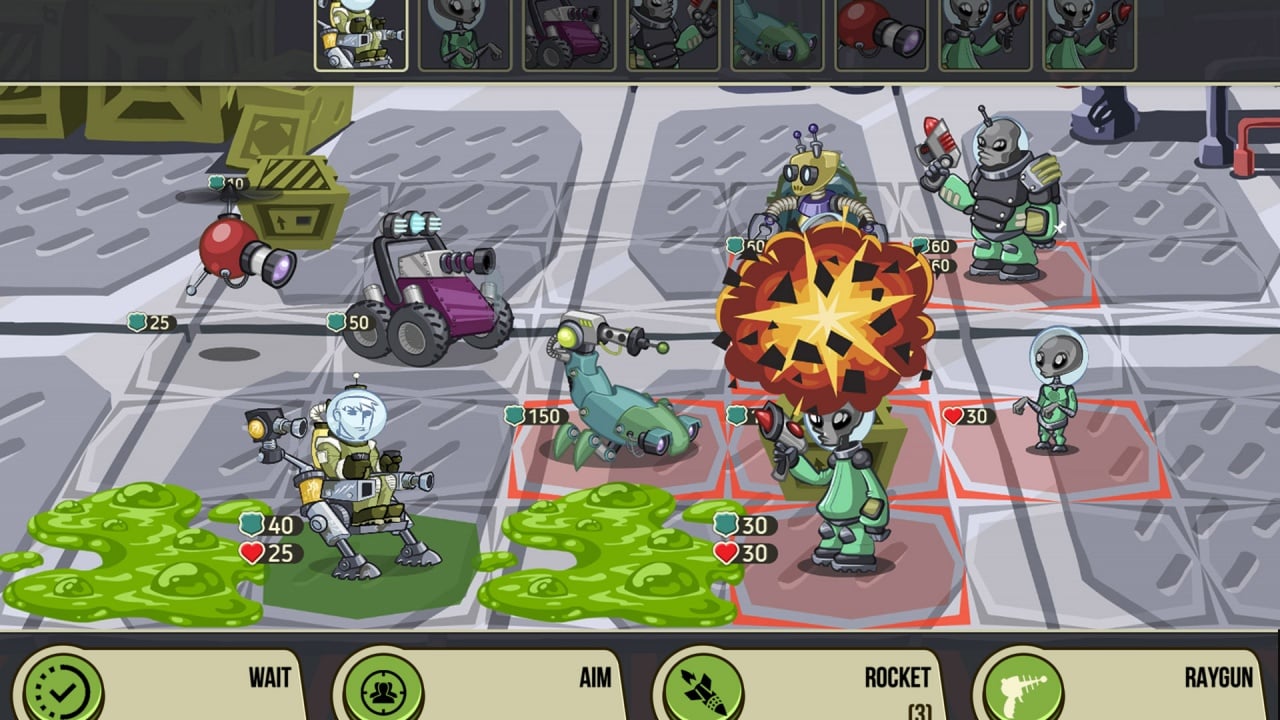Select the mech walker turn-order portrait

pyautogui.click(x=361, y=36)
